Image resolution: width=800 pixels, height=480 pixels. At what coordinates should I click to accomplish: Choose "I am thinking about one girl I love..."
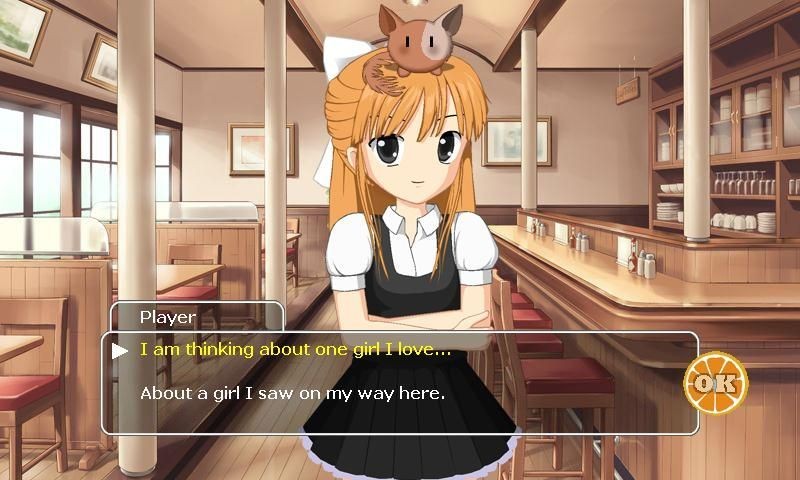click(295, 350)
